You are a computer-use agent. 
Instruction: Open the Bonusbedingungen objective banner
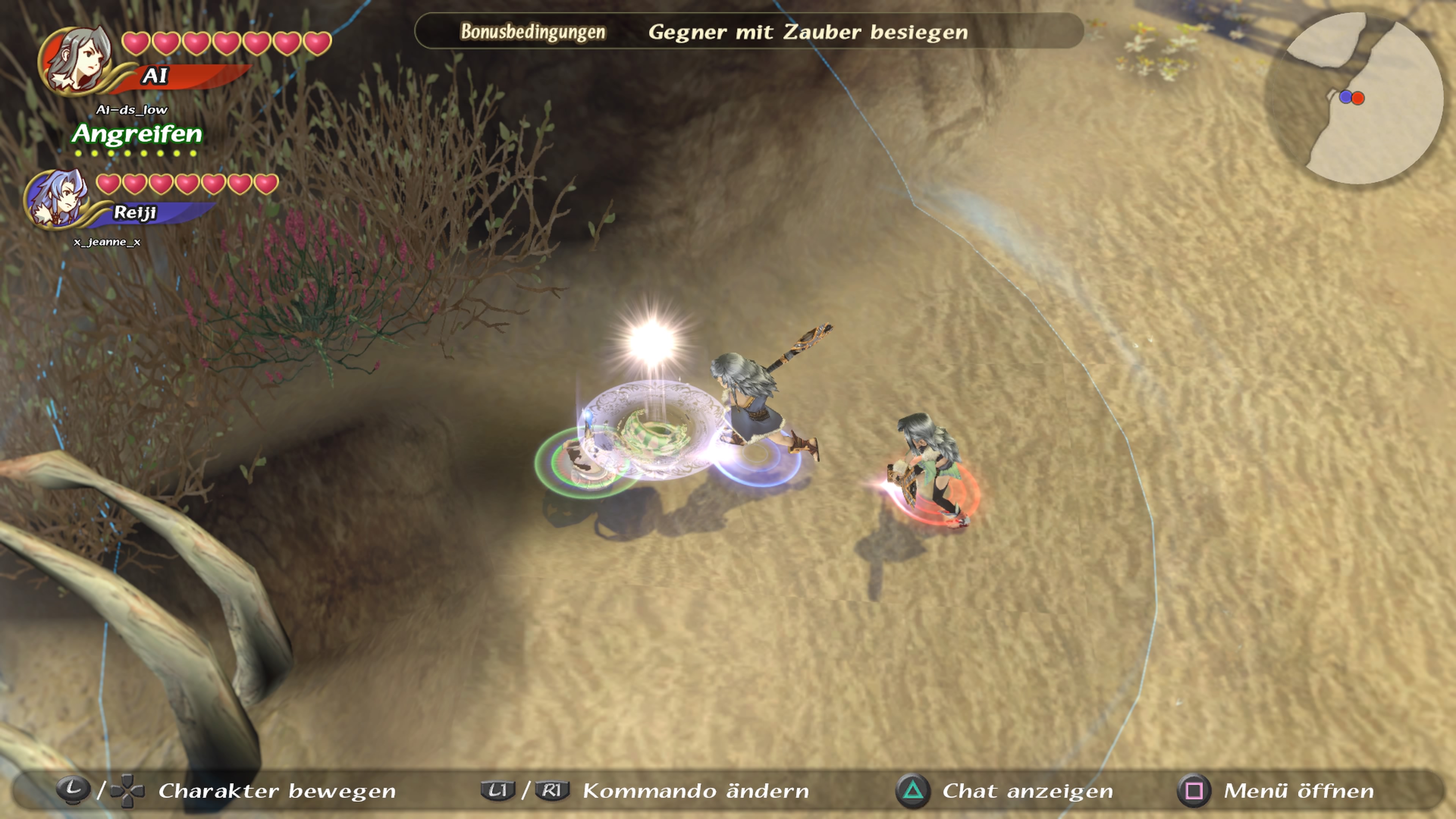coord(748,31)
